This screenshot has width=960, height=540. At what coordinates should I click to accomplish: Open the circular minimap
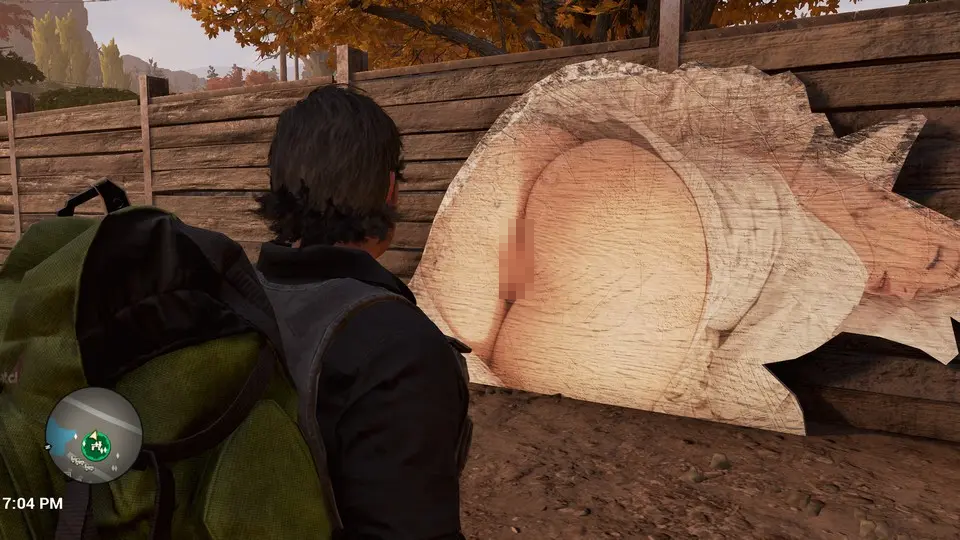pyautogui.click(x=93, y=435)
